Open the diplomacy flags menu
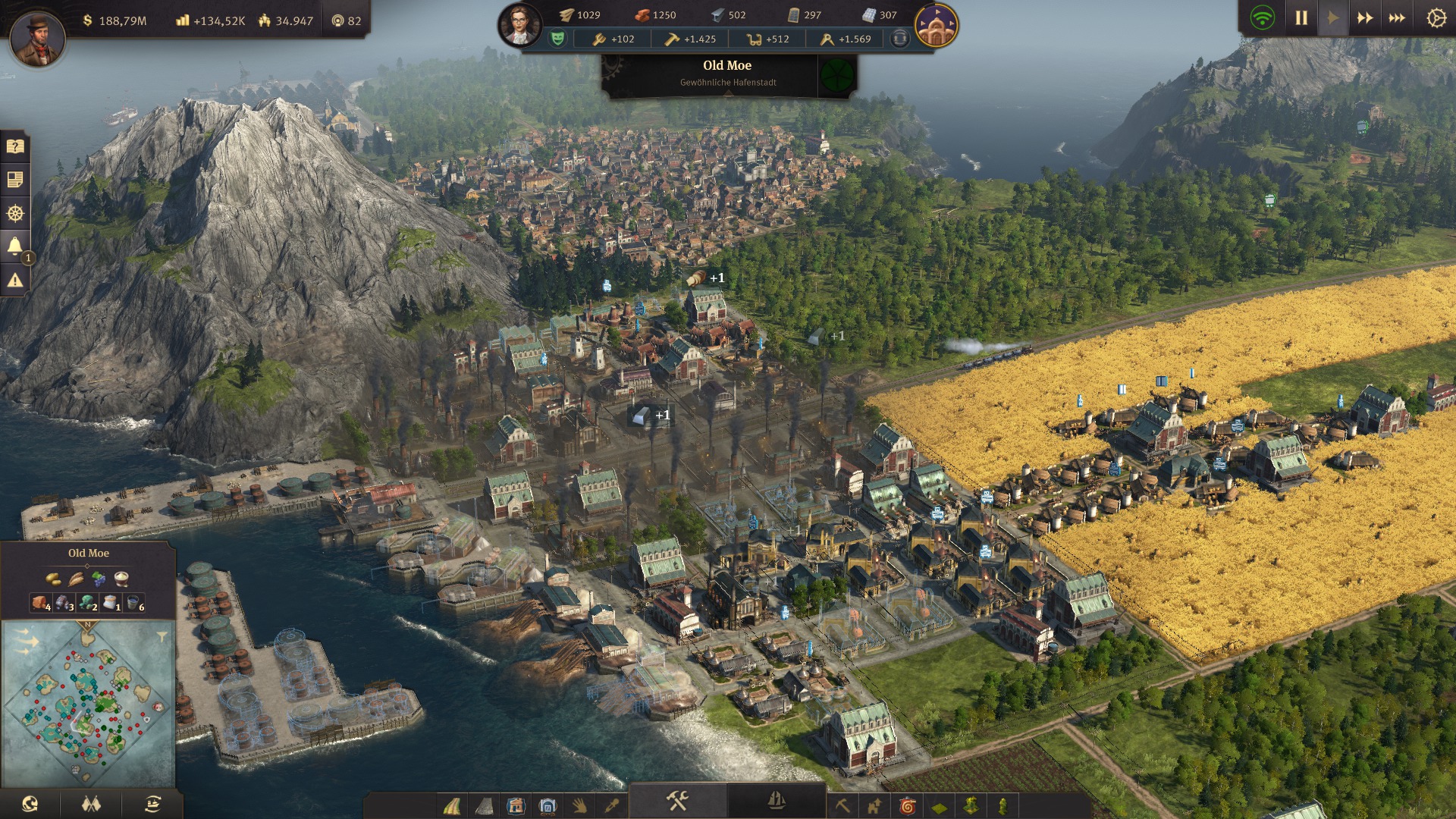The height and width of the screenshot is (819, 1456). (91, 804)
